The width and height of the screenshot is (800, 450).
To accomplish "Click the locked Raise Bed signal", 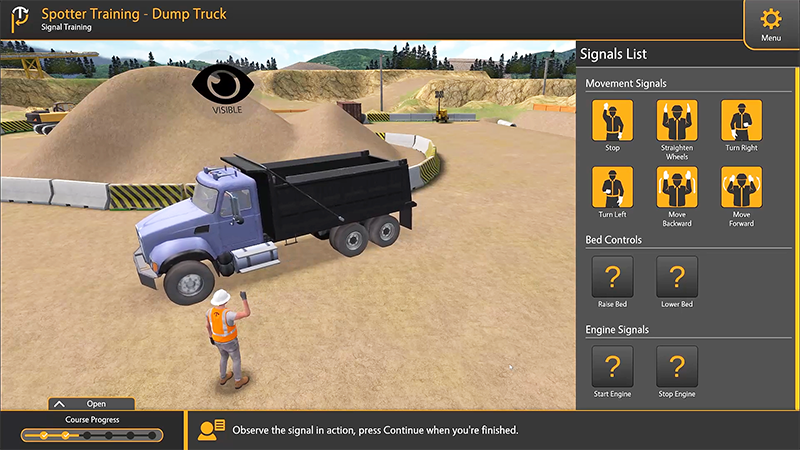I will (613, 277).
